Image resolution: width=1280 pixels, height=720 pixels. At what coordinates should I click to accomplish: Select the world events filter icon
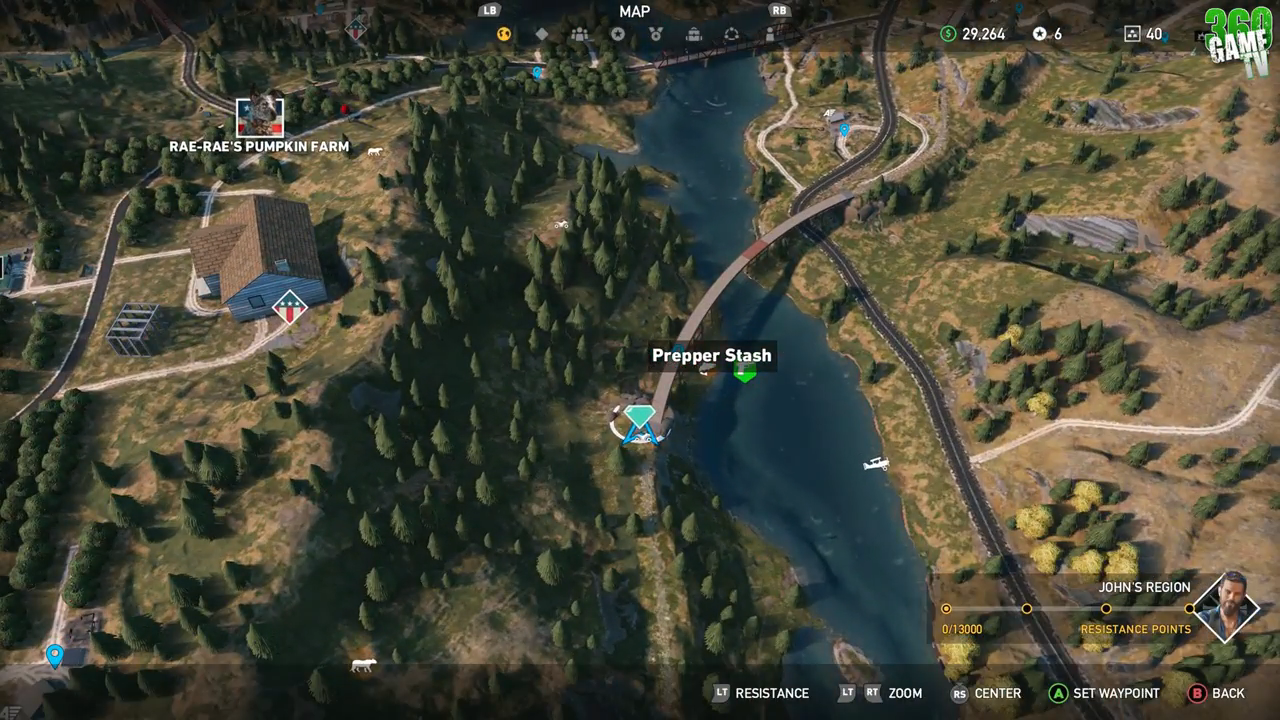tap(501, 33)
